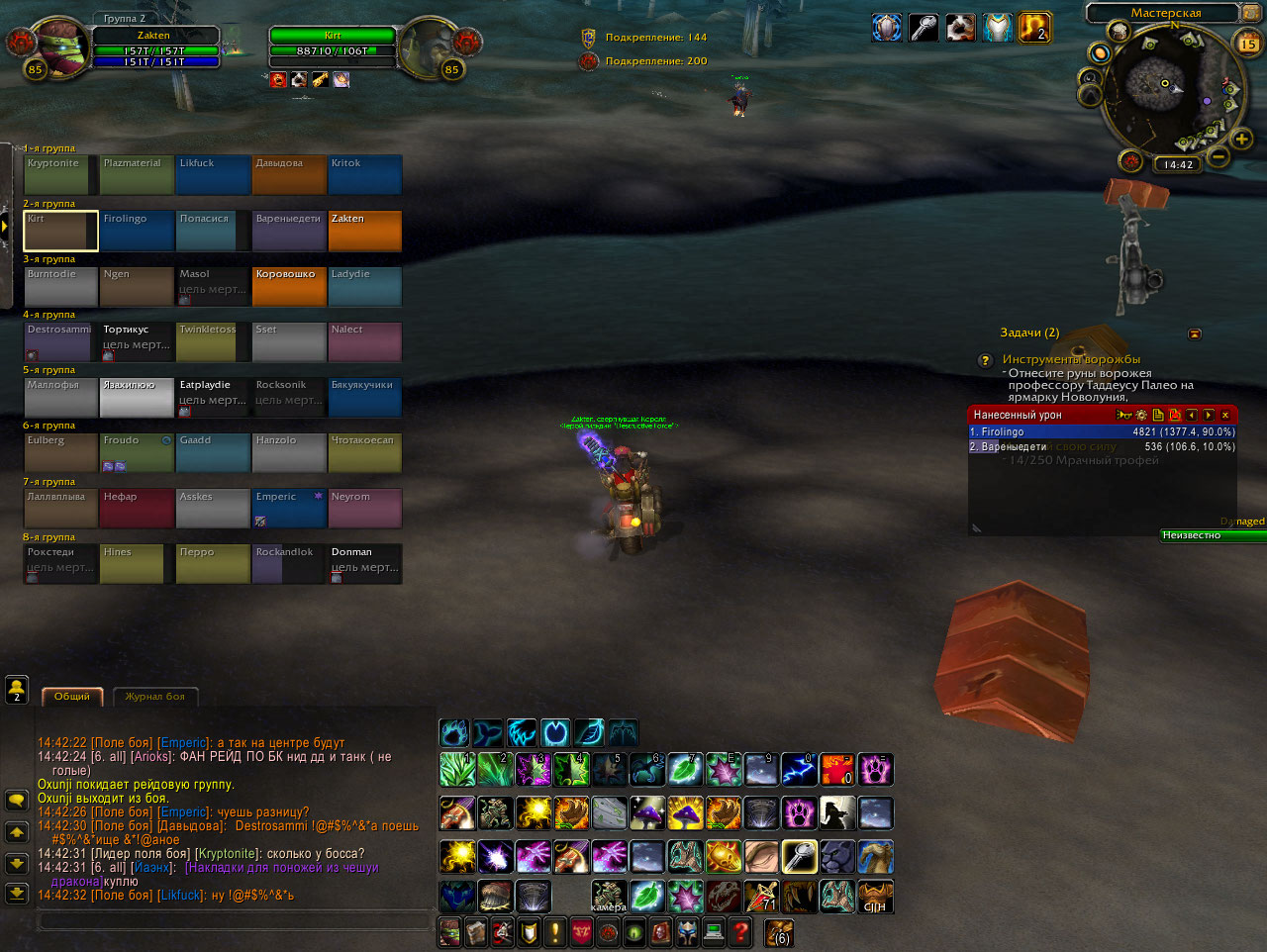Click Zakten's player portrait
This screenshot has width=1267, height=952.
coord(59,45)
